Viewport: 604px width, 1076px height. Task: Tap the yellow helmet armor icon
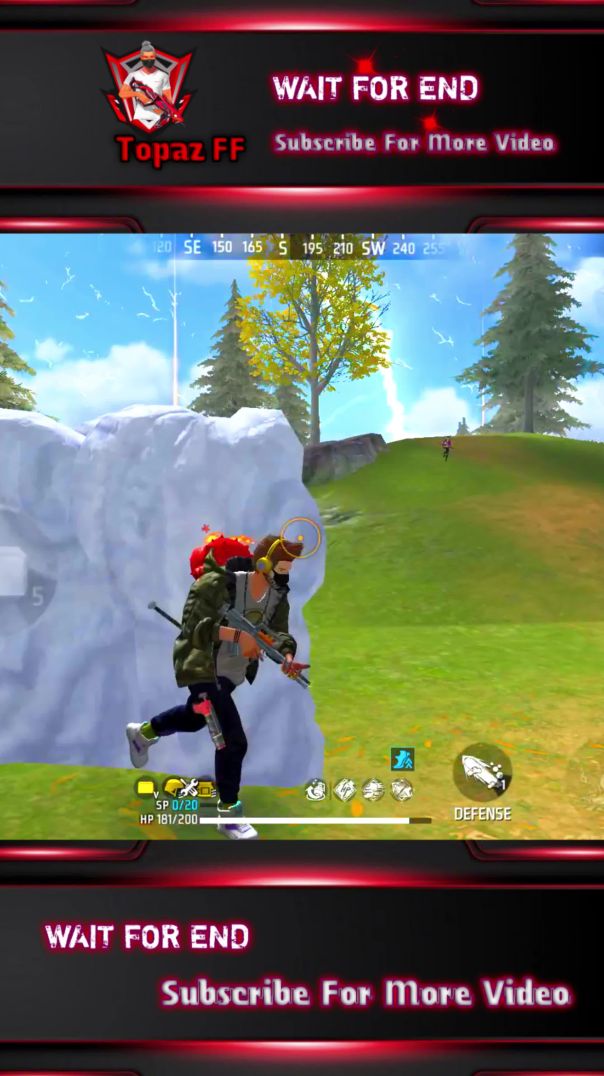[x=173, y=788]
